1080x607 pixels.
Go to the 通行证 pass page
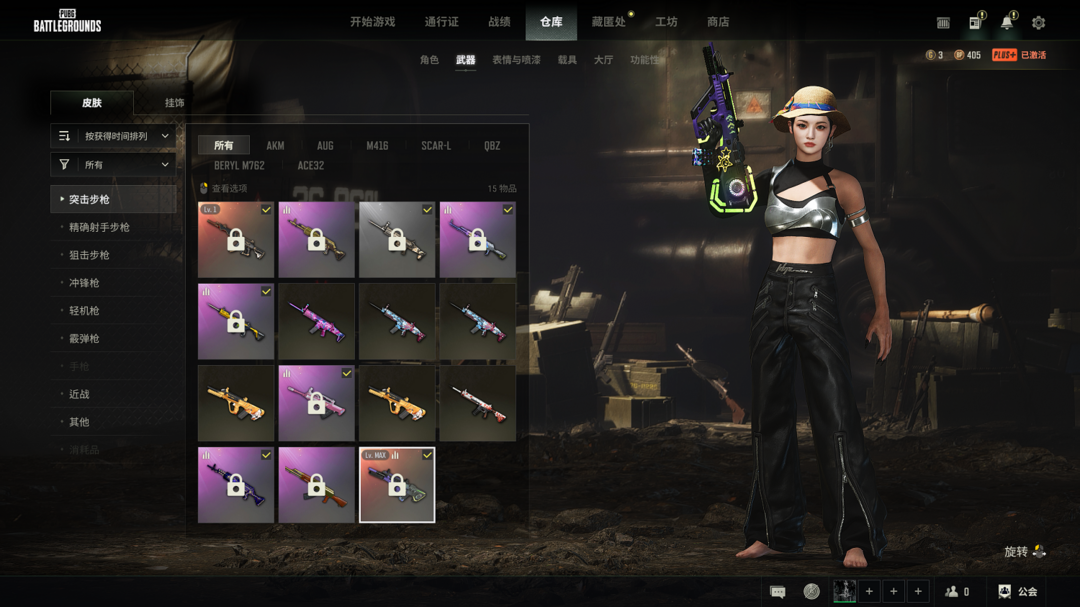[x=441, y=22]
